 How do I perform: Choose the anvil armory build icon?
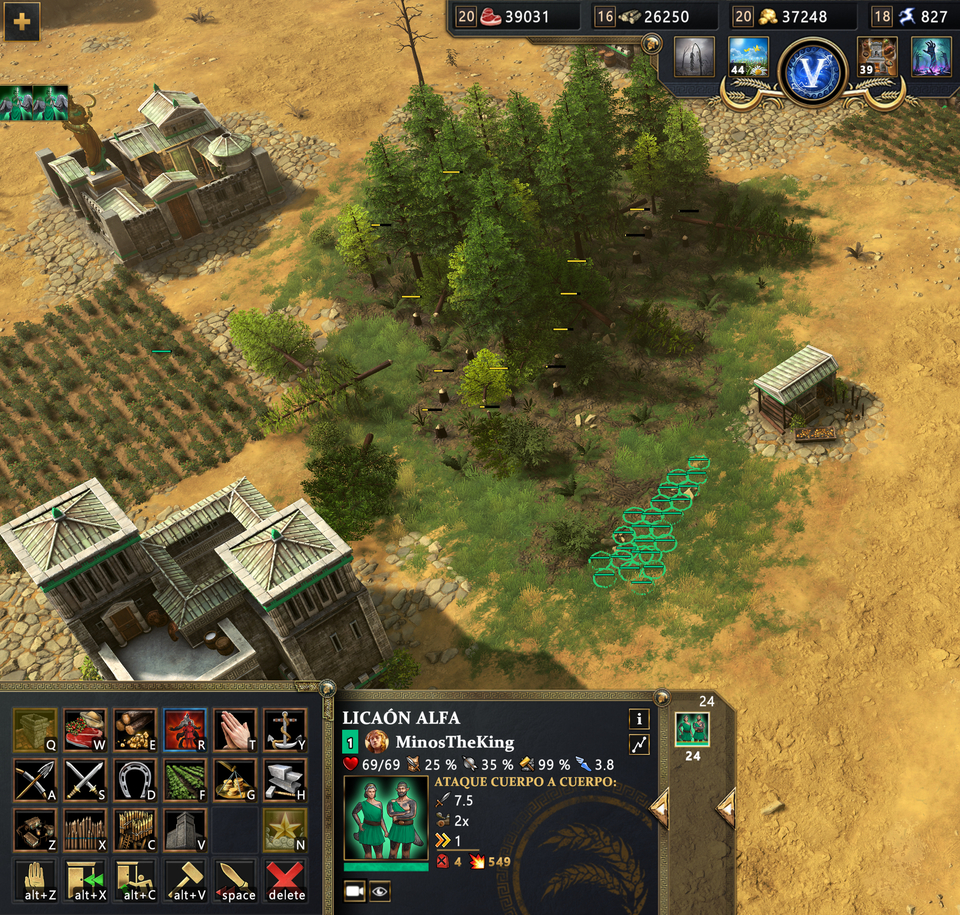pyautogui.click(x=285, y=778)
